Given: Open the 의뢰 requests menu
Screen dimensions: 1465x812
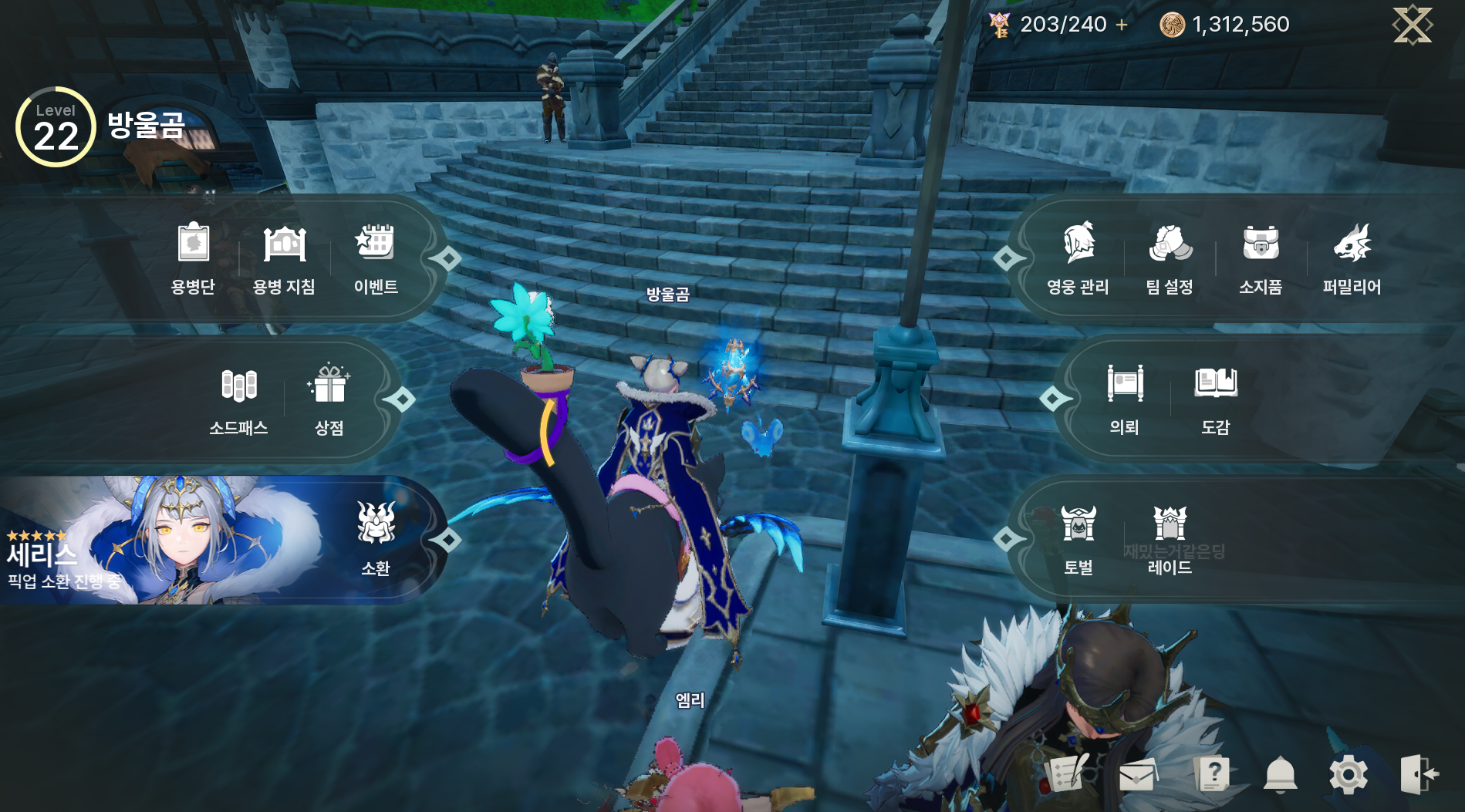Looking at the screenshot, I should (1125, 398).
